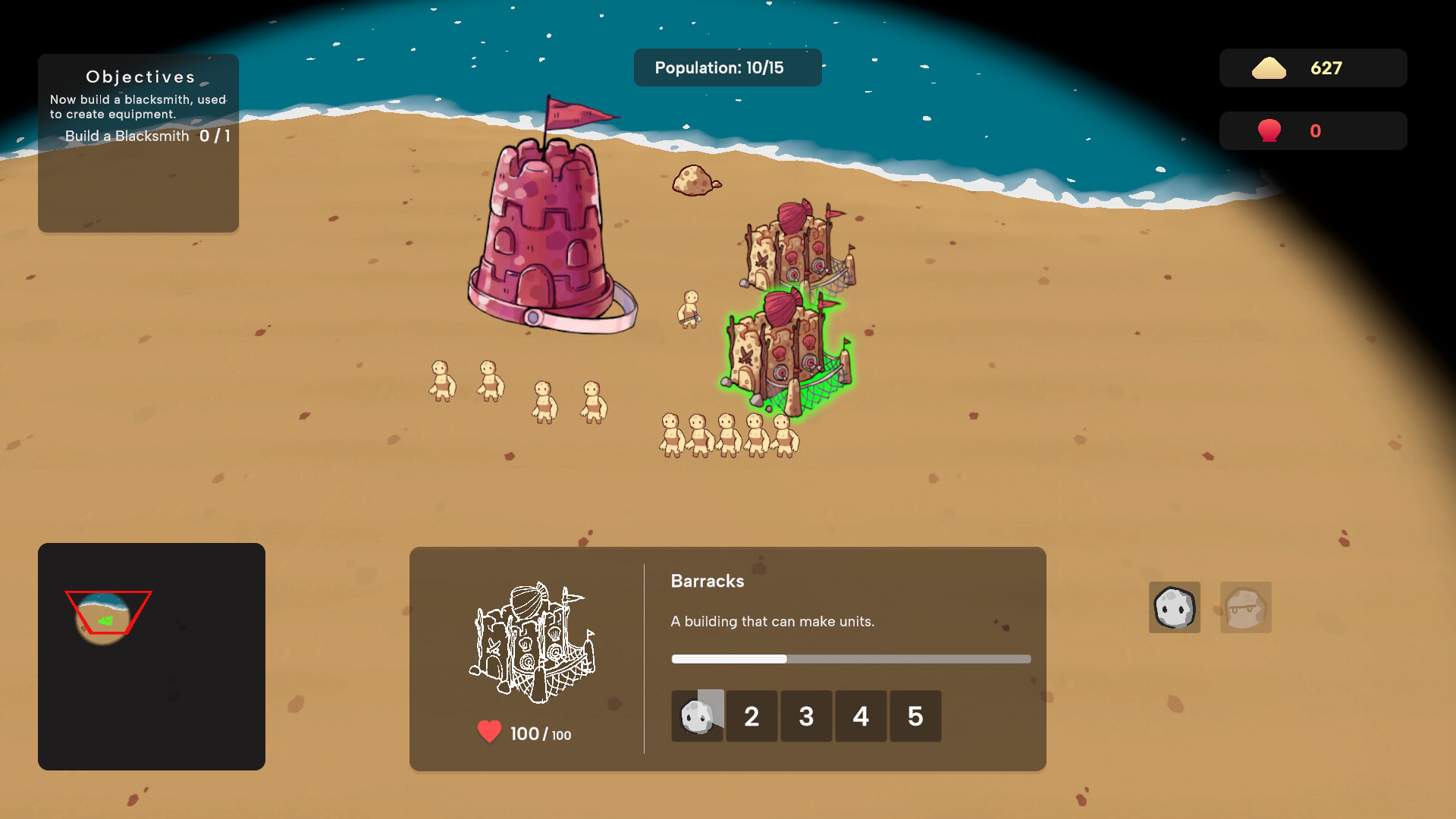Select training queue slot 3
Viewport: 1456px width, 819px height.
(x=806, y=716)
